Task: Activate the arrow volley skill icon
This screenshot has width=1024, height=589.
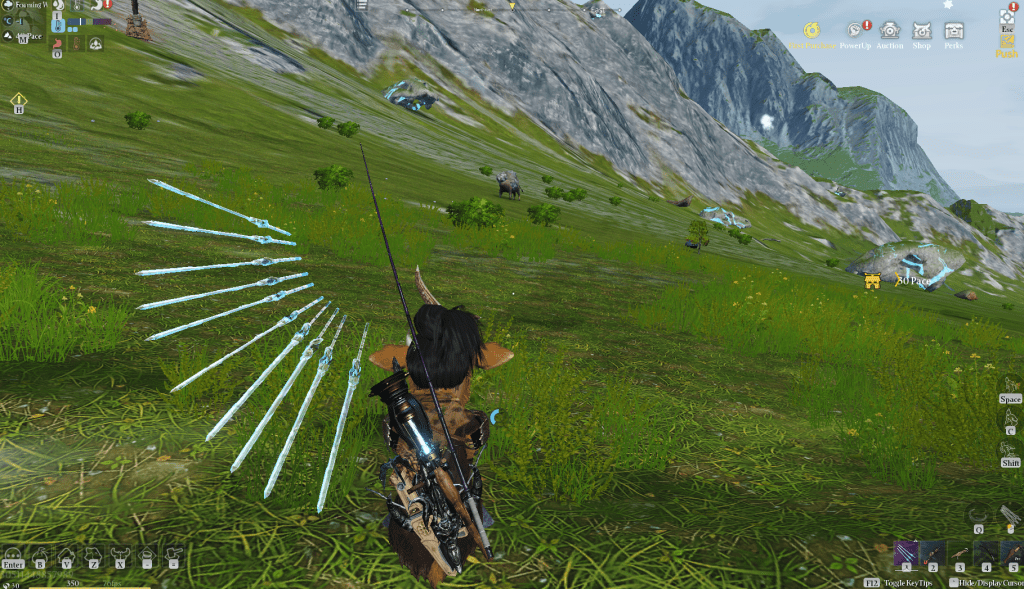Action: [x=1010, y=514]
